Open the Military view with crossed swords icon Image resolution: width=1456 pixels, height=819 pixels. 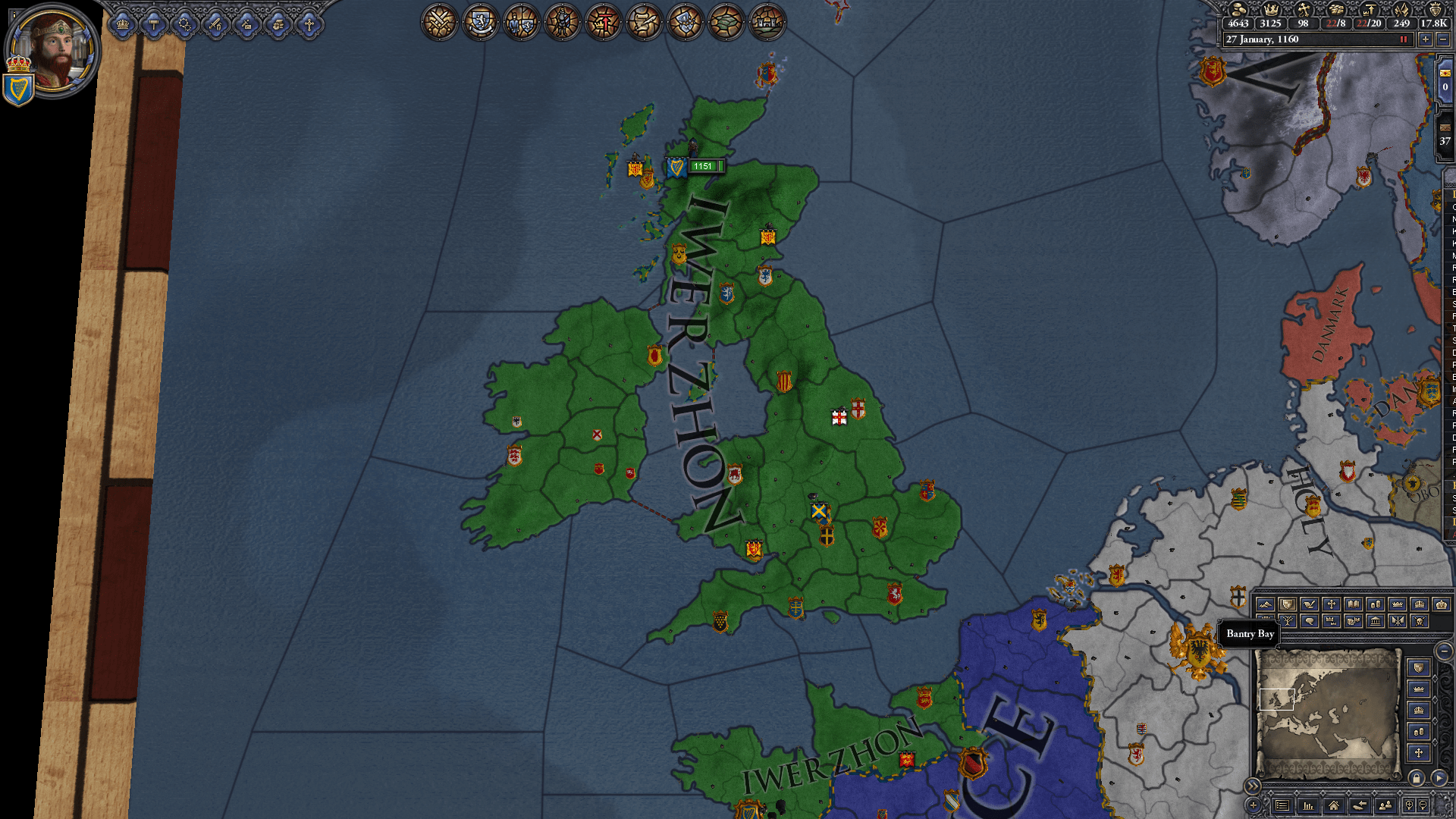[438, 23]
